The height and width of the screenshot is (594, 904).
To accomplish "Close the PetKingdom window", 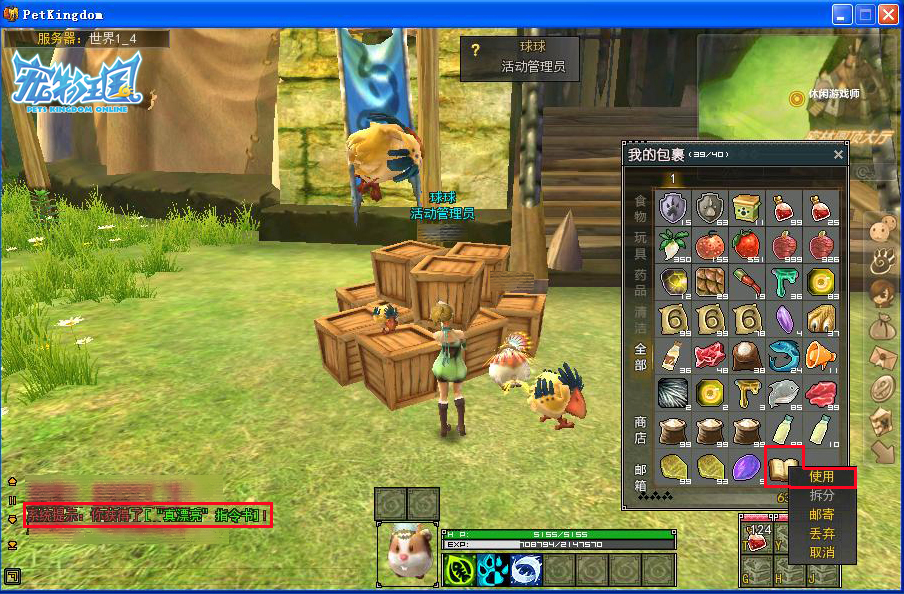I will [887, 14].
